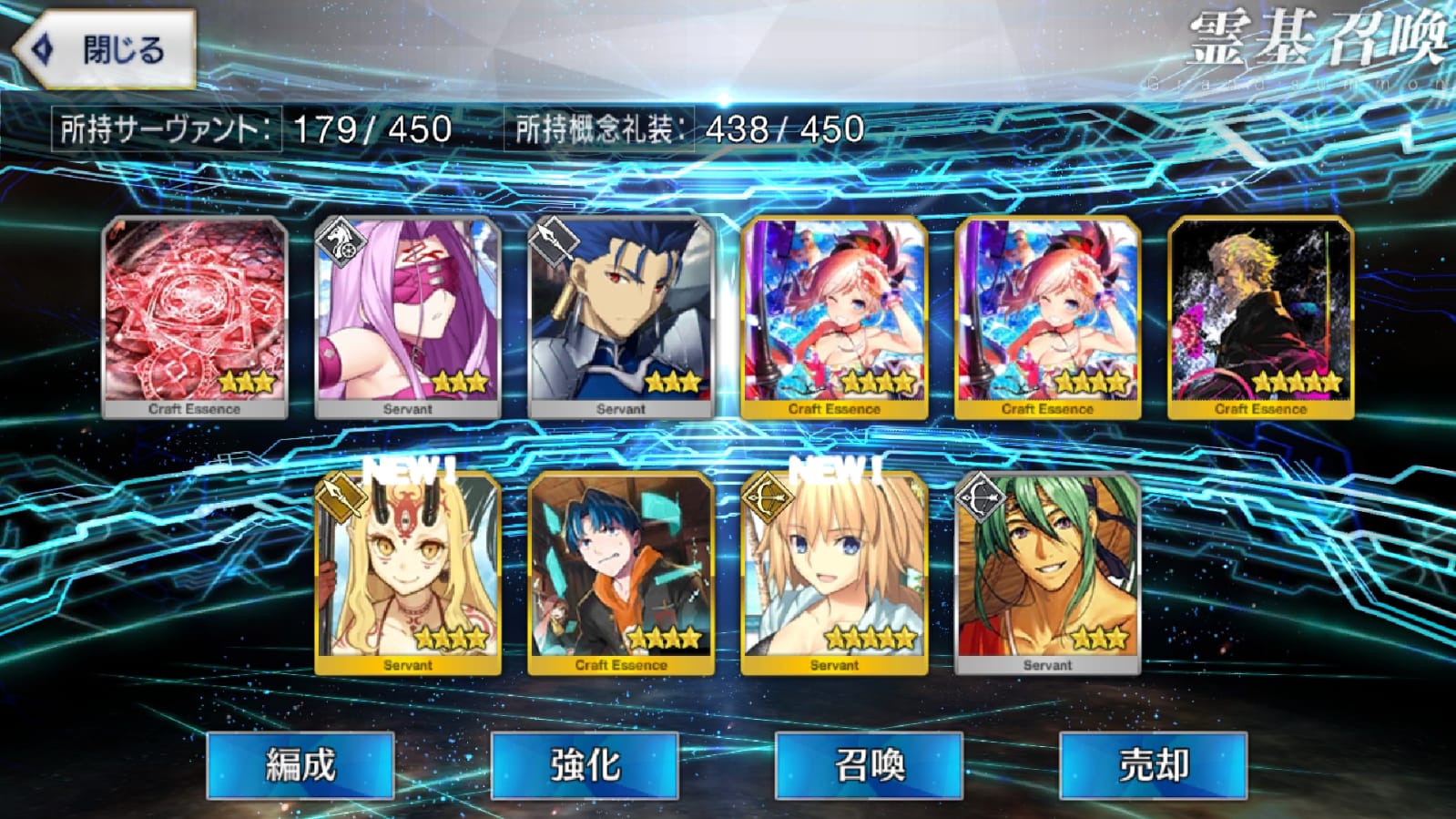Open the 編成 formation menu
This screenshot has height=819, width=1456.
300,765
